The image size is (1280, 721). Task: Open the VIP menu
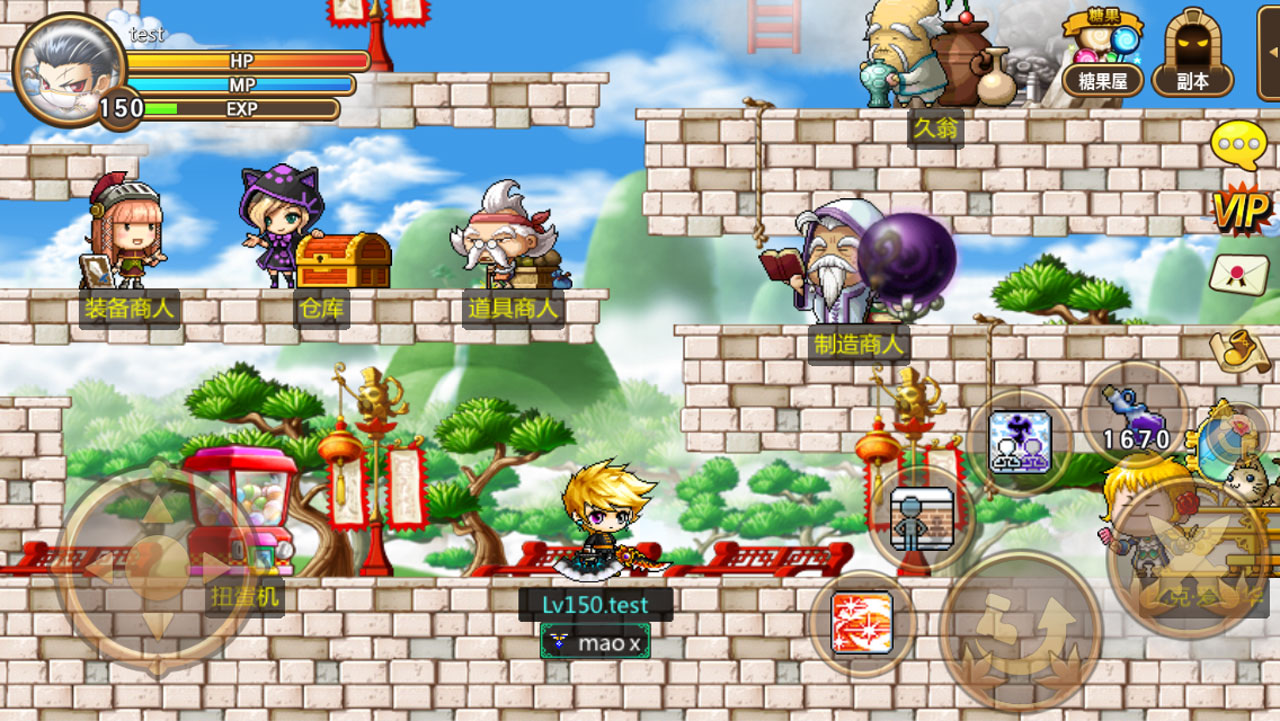[x=1241, y=210]
